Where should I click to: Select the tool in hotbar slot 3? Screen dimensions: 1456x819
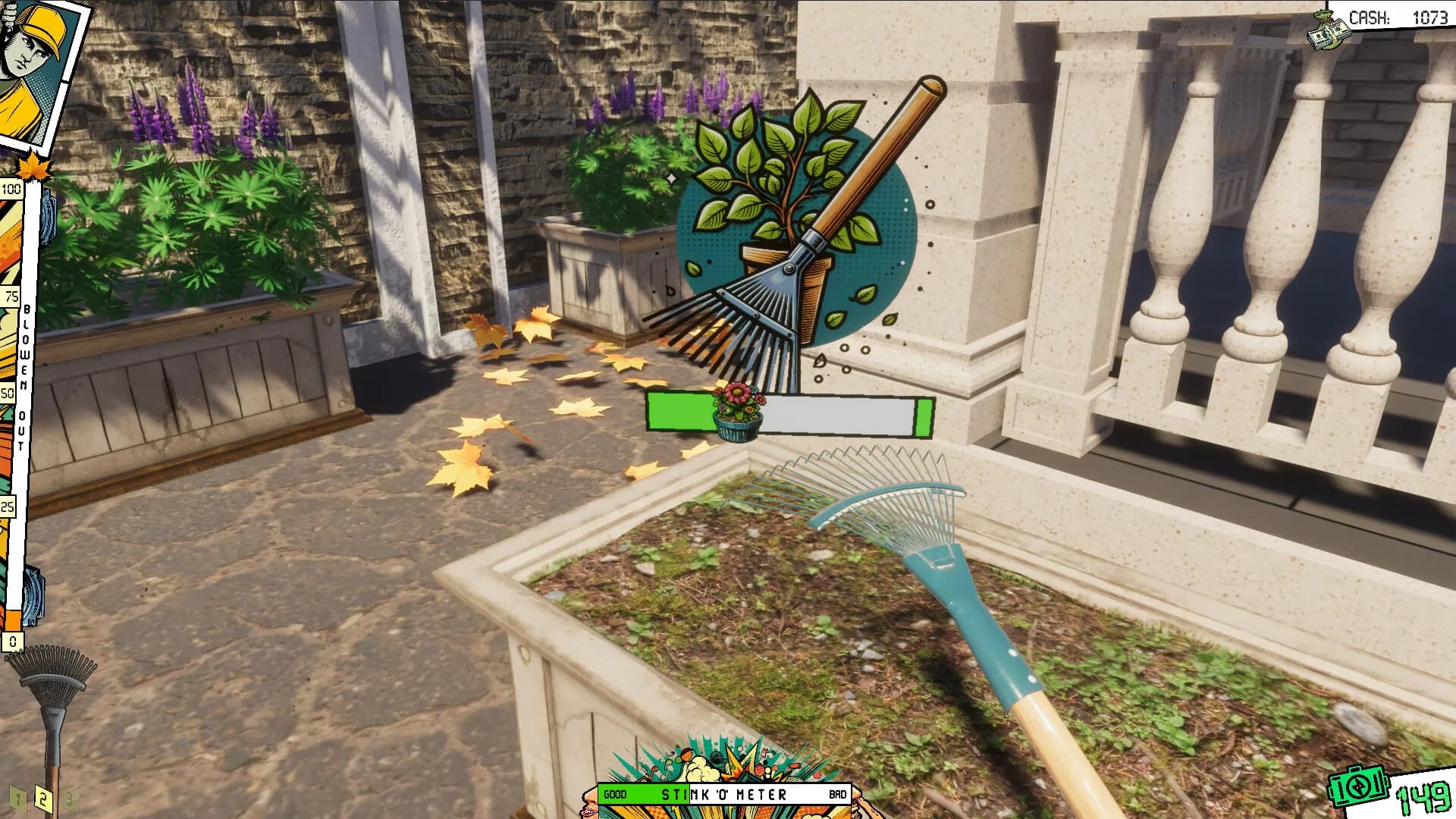point(71,800)
